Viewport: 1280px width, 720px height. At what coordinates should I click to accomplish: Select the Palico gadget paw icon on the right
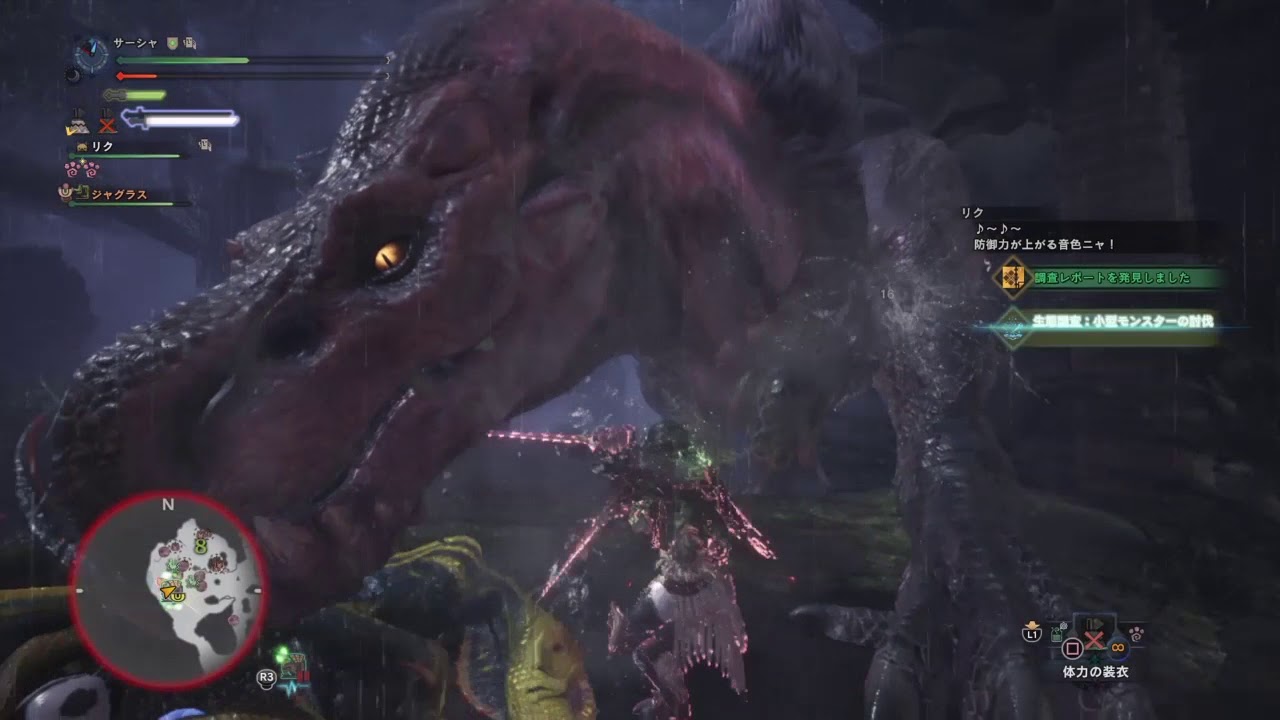pyautogui.click(x=1137, y=633)
